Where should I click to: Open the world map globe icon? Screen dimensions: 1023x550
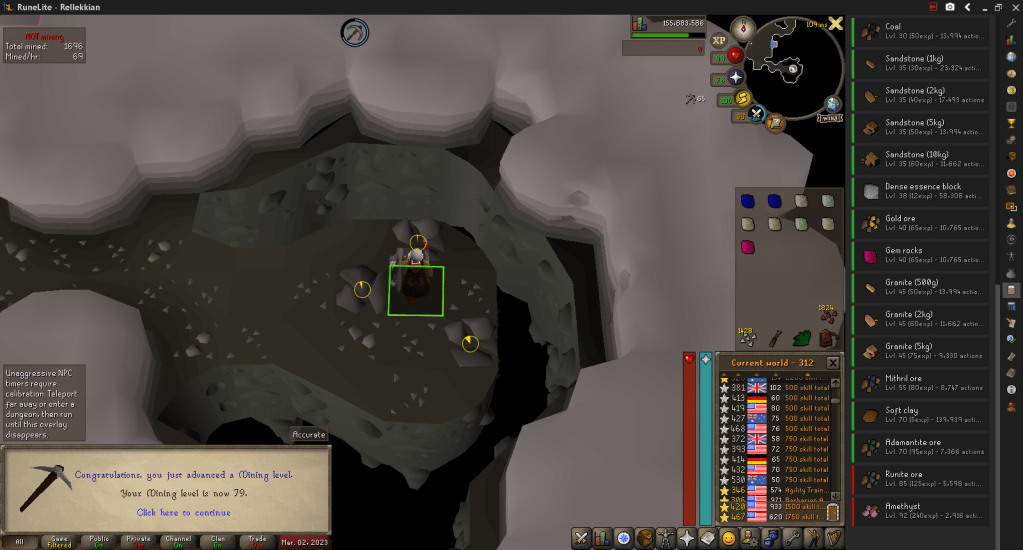833,104
